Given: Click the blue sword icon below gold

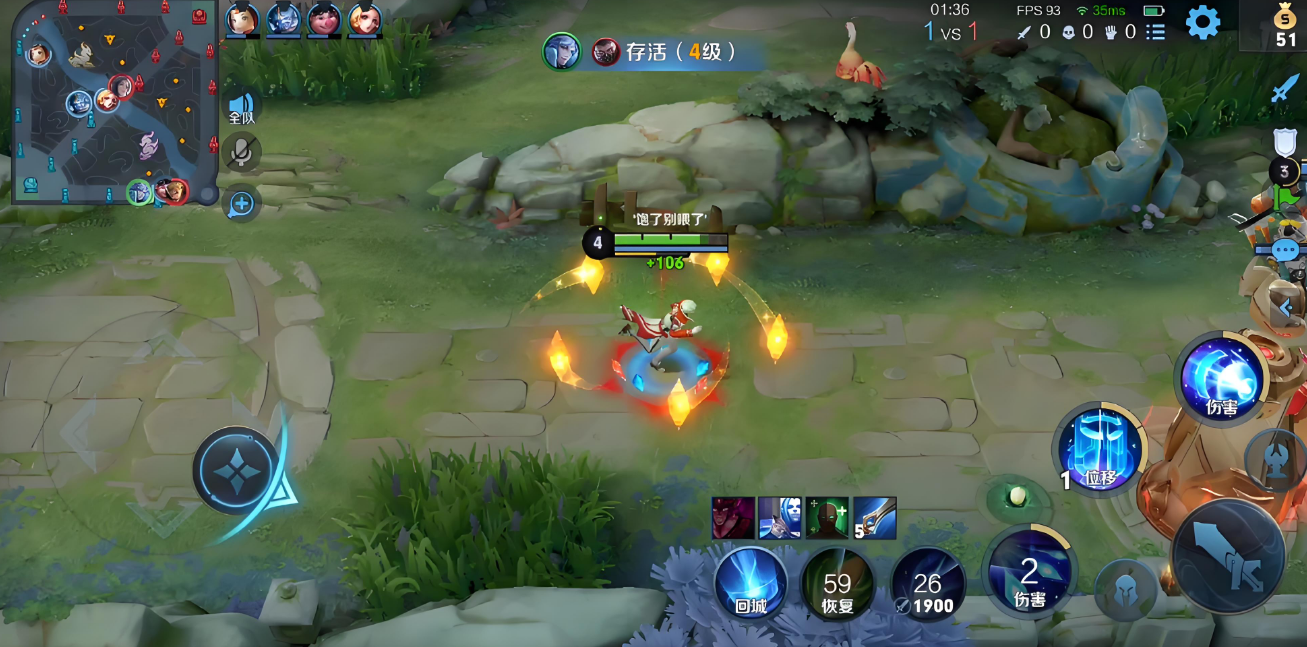Looking at the screenshot, I should point(1285,90).
